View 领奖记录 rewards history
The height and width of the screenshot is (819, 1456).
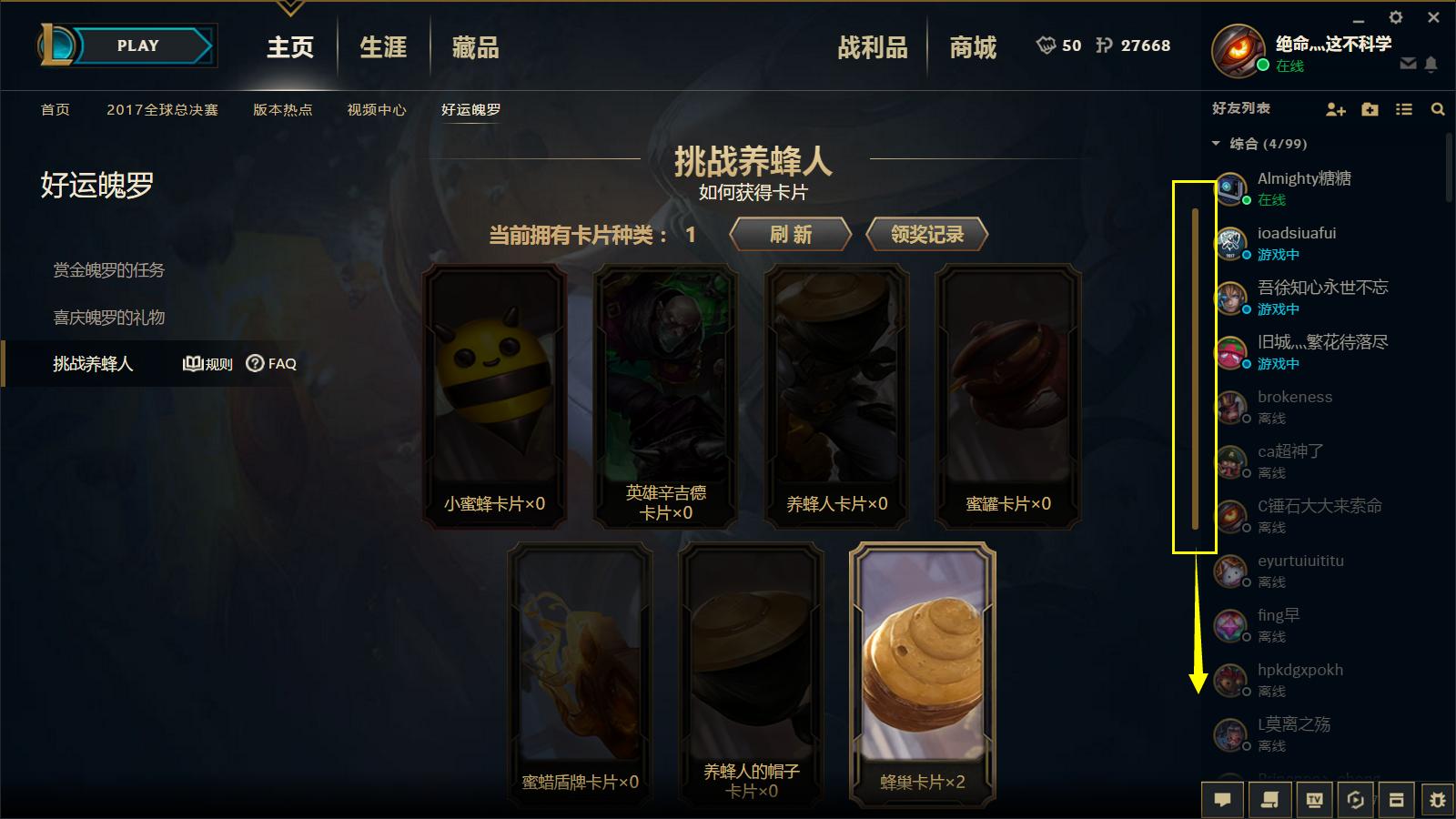pos(926,234)
